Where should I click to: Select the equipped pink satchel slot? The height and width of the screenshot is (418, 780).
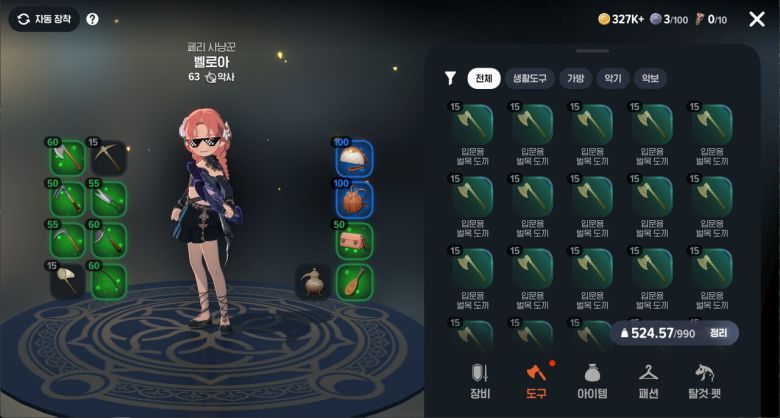(354, 240)
